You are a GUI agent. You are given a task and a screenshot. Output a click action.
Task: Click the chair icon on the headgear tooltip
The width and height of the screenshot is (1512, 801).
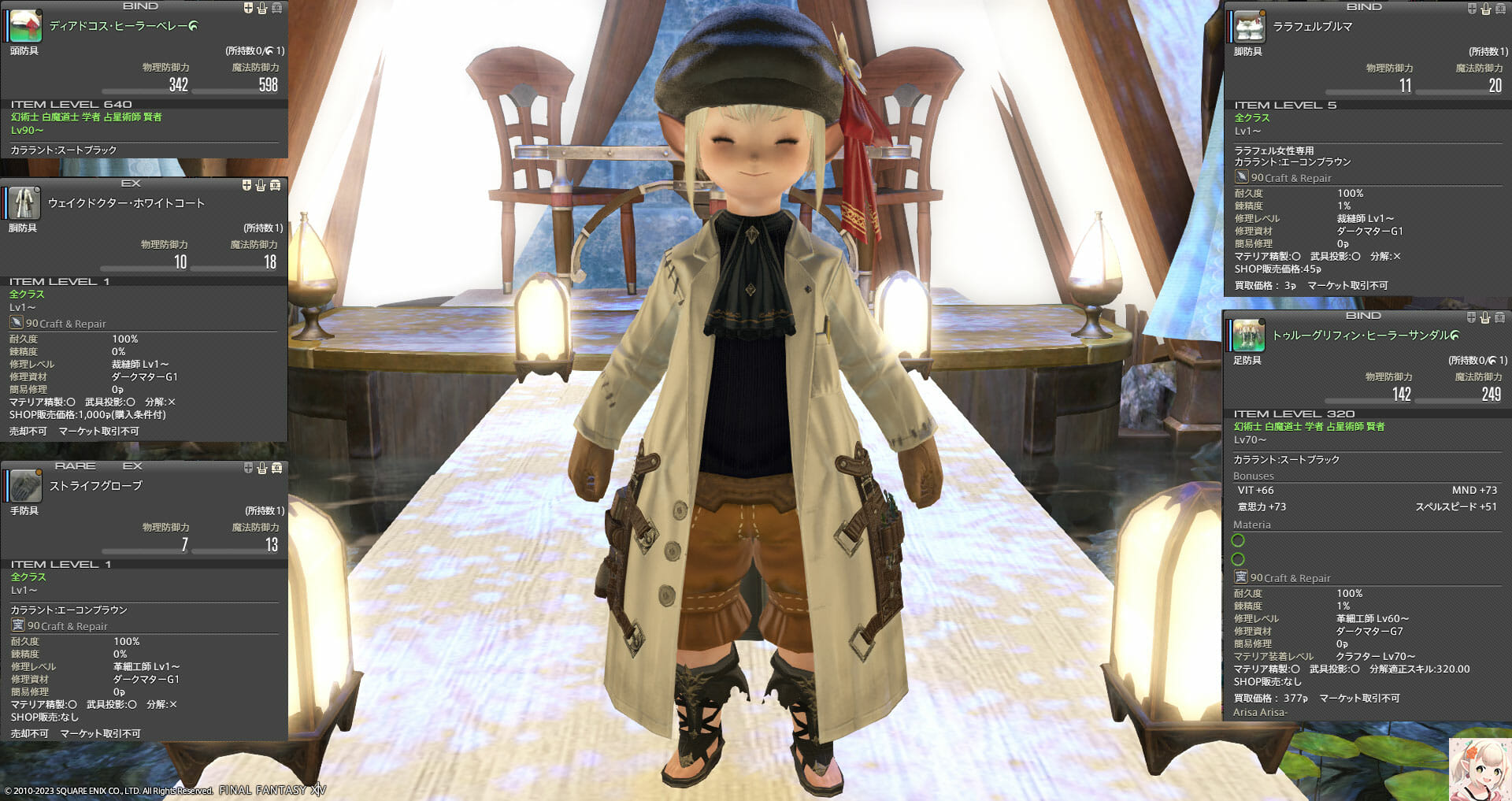(x=262, y=8)
